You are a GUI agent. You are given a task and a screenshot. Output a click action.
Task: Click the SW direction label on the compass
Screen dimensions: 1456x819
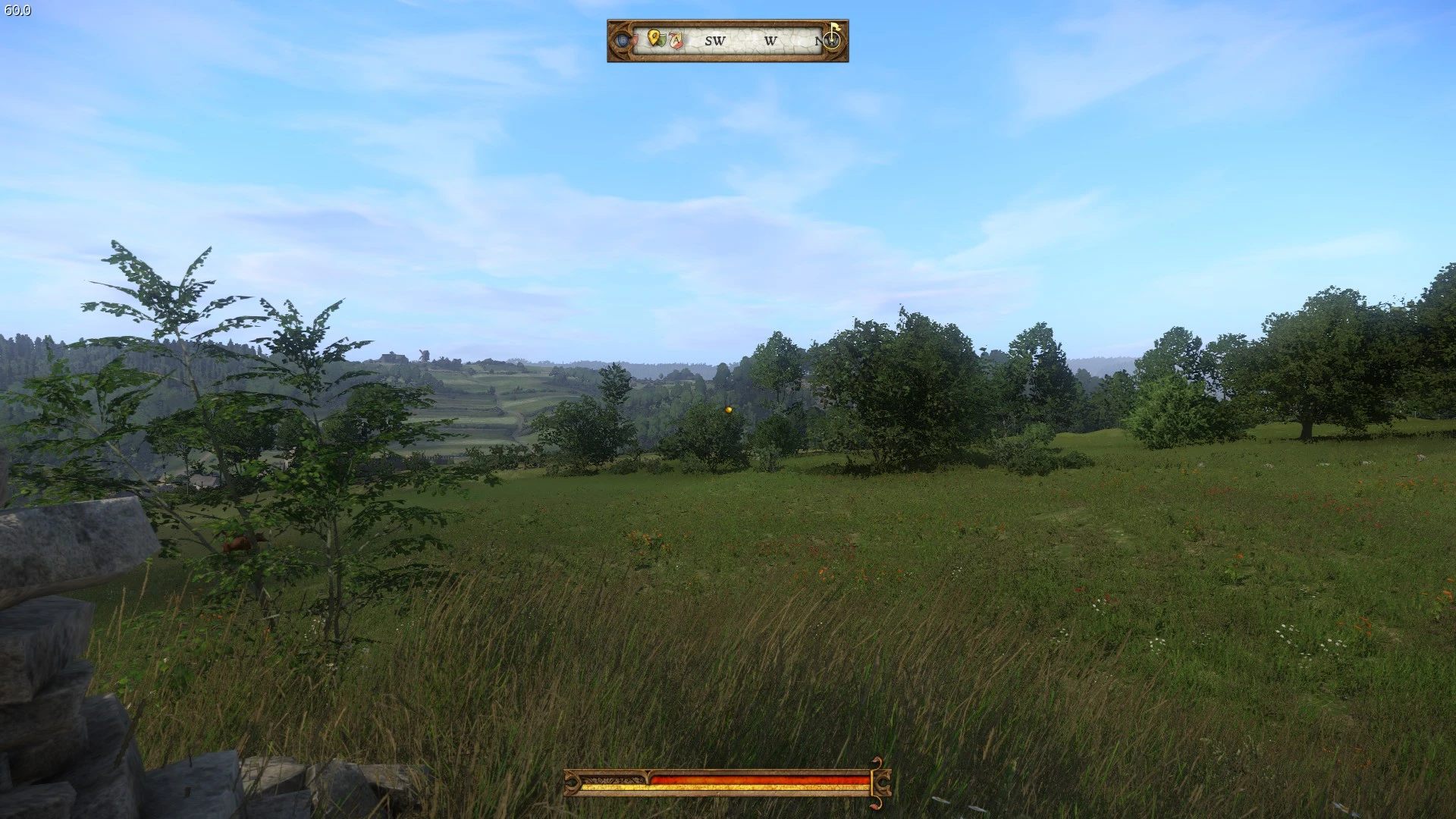tap(714, 41)
